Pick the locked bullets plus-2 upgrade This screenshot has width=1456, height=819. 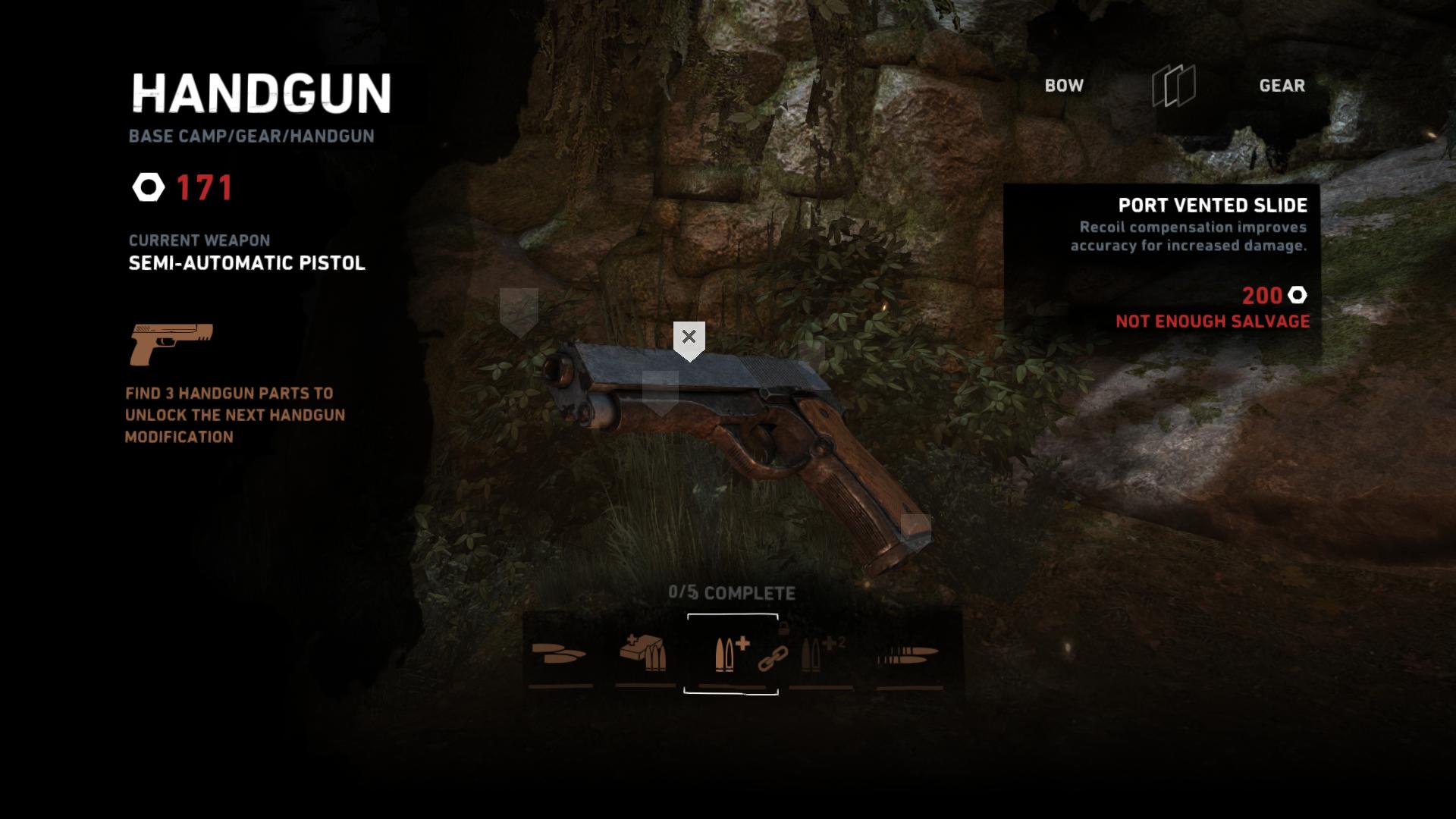pyautogui.click(x=822, y=653)
